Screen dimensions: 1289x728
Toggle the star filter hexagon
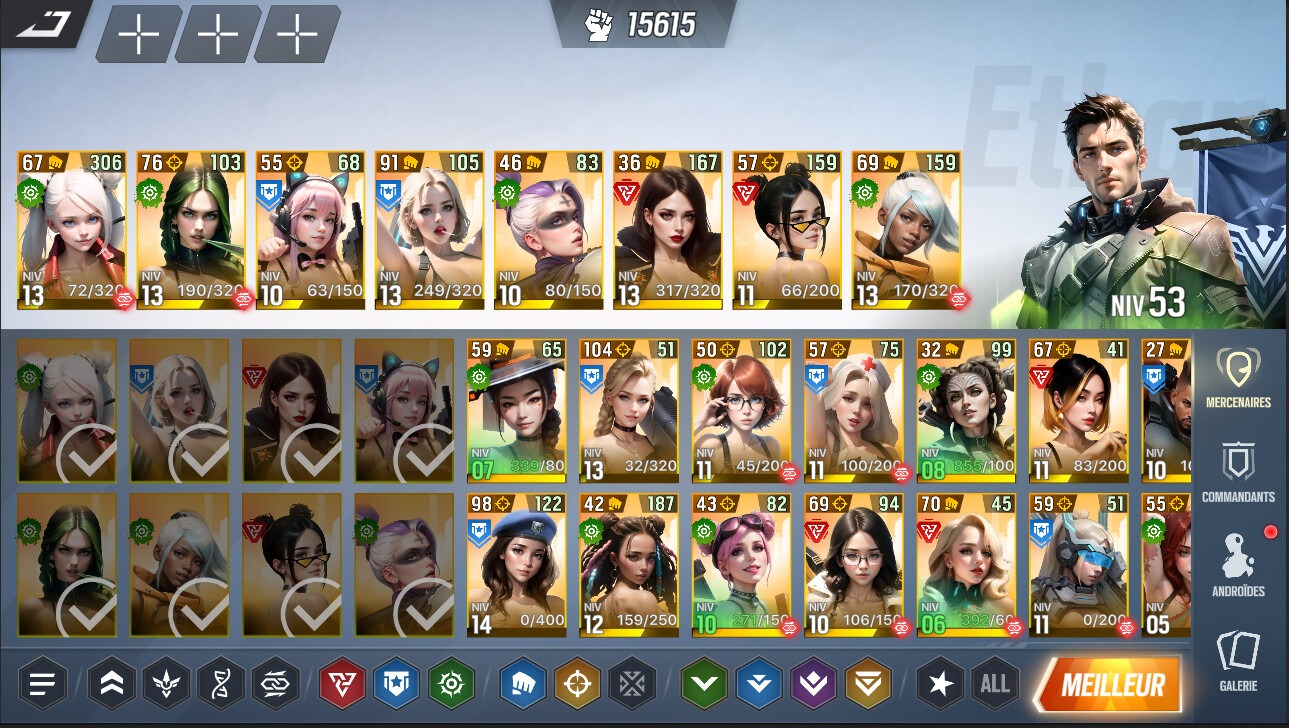[x=941, y=684]
